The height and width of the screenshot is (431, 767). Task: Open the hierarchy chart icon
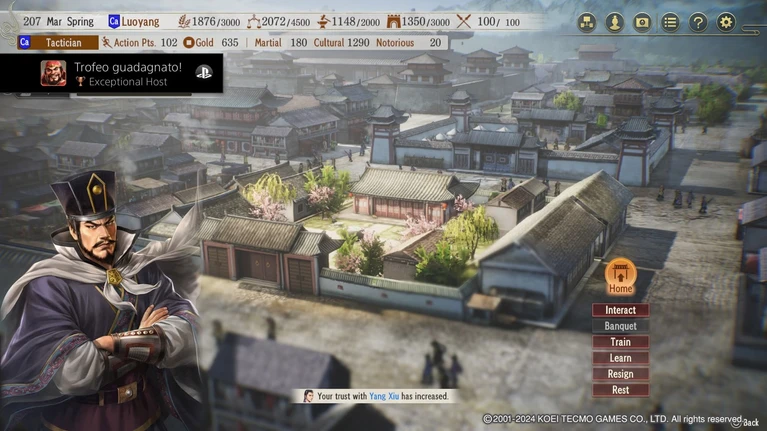(x=586, y=22)
